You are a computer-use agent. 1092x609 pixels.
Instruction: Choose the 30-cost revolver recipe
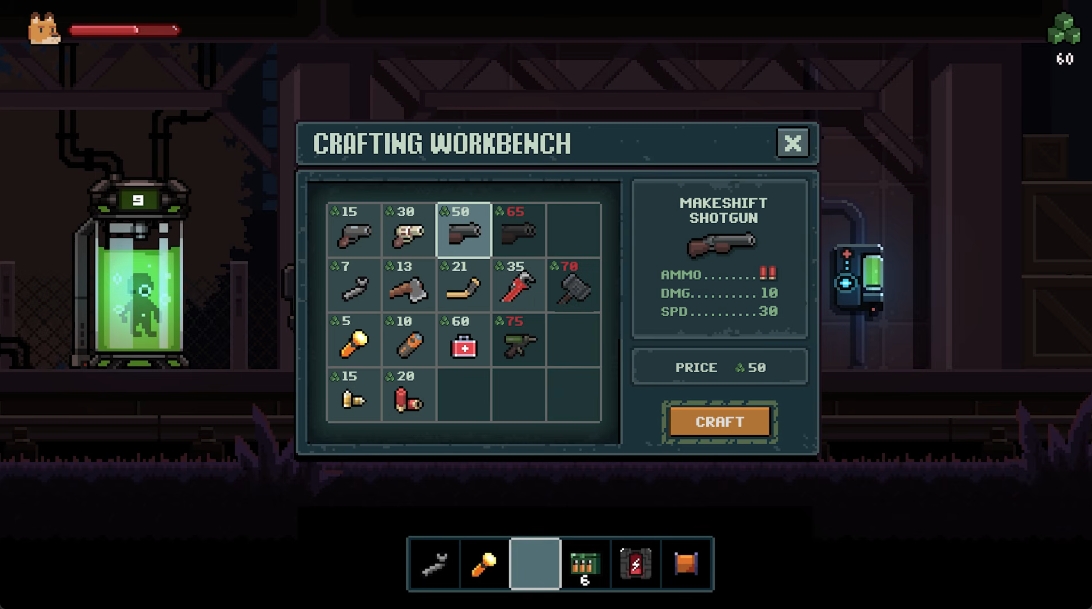coord(409,231)
